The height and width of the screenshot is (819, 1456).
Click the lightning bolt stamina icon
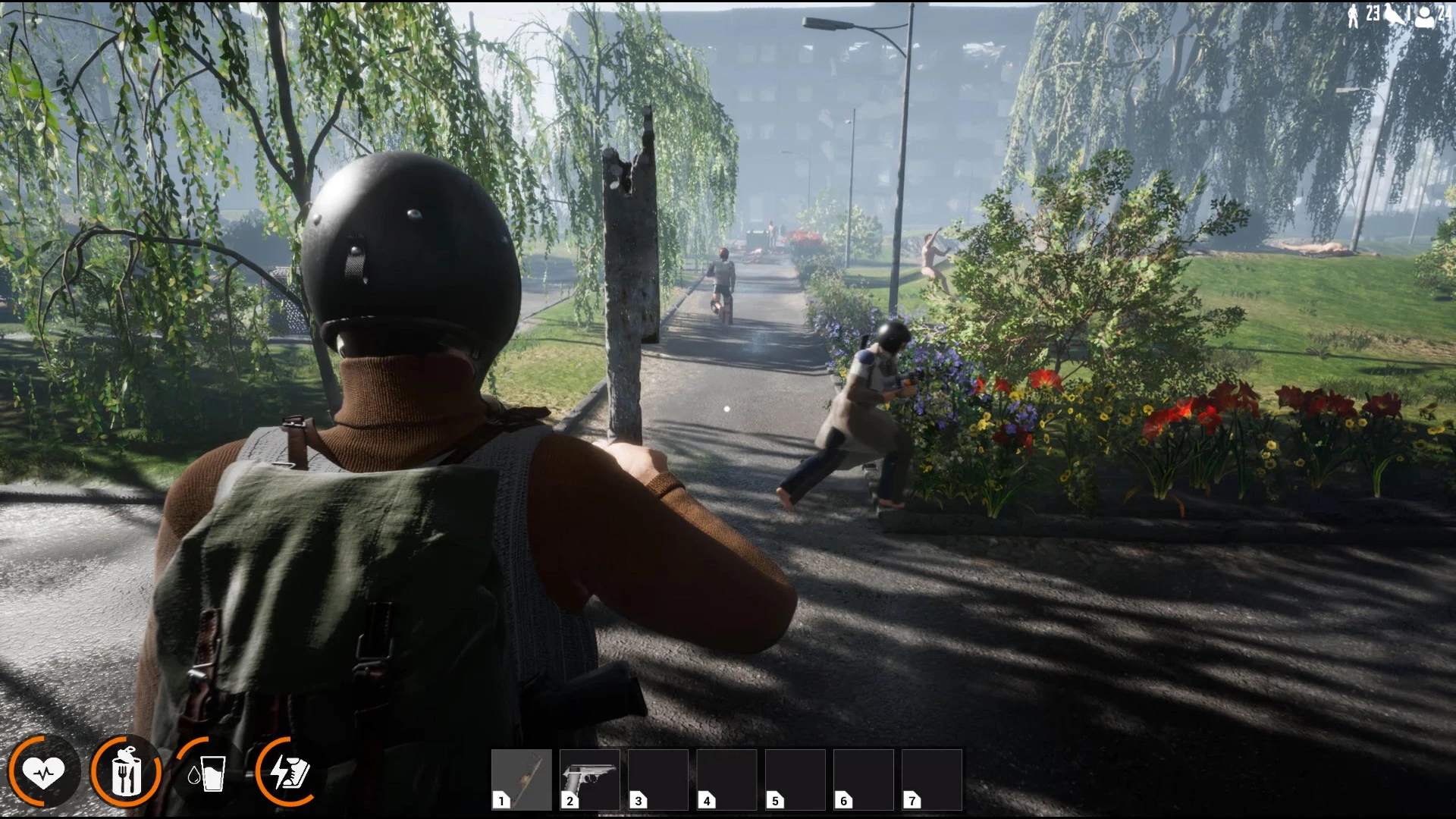click(x=289, y=773)
